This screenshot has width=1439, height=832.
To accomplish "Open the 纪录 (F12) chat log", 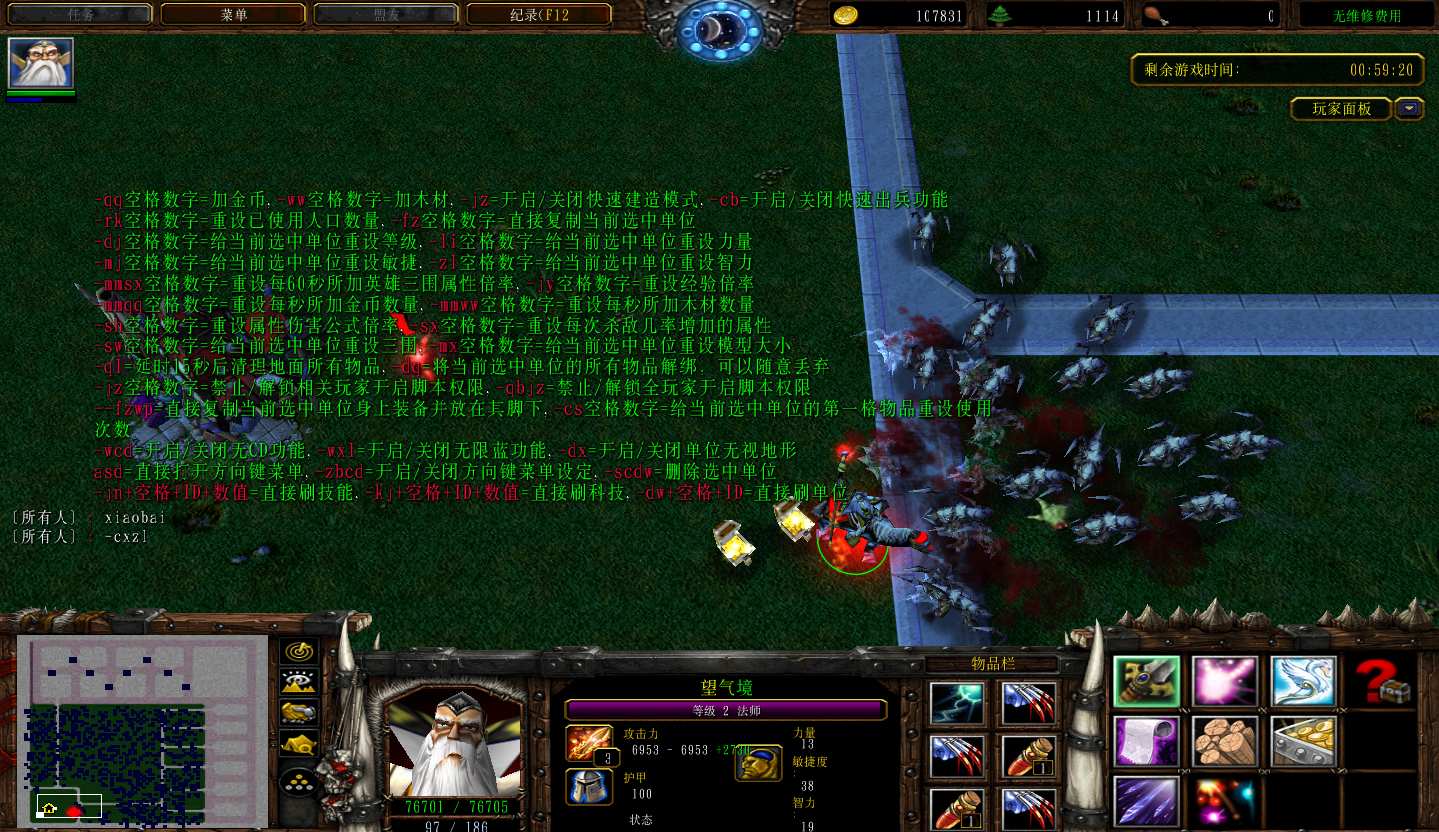I will pos(539,15).
